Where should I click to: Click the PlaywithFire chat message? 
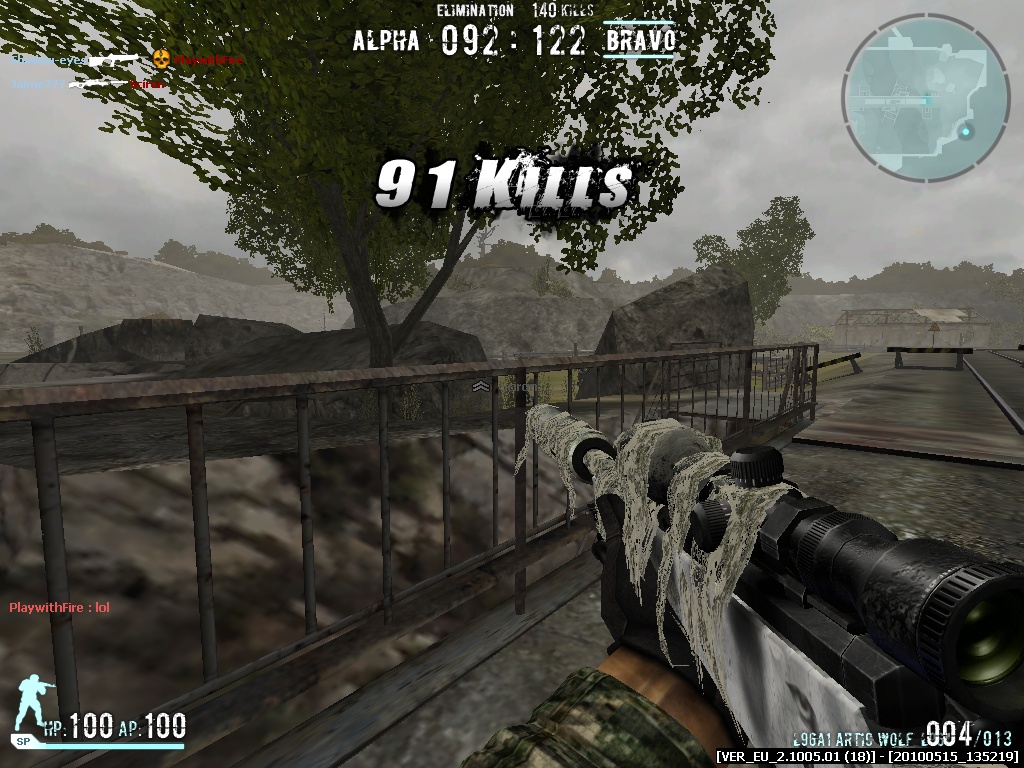pyautogui.click(x=59, y=608)
